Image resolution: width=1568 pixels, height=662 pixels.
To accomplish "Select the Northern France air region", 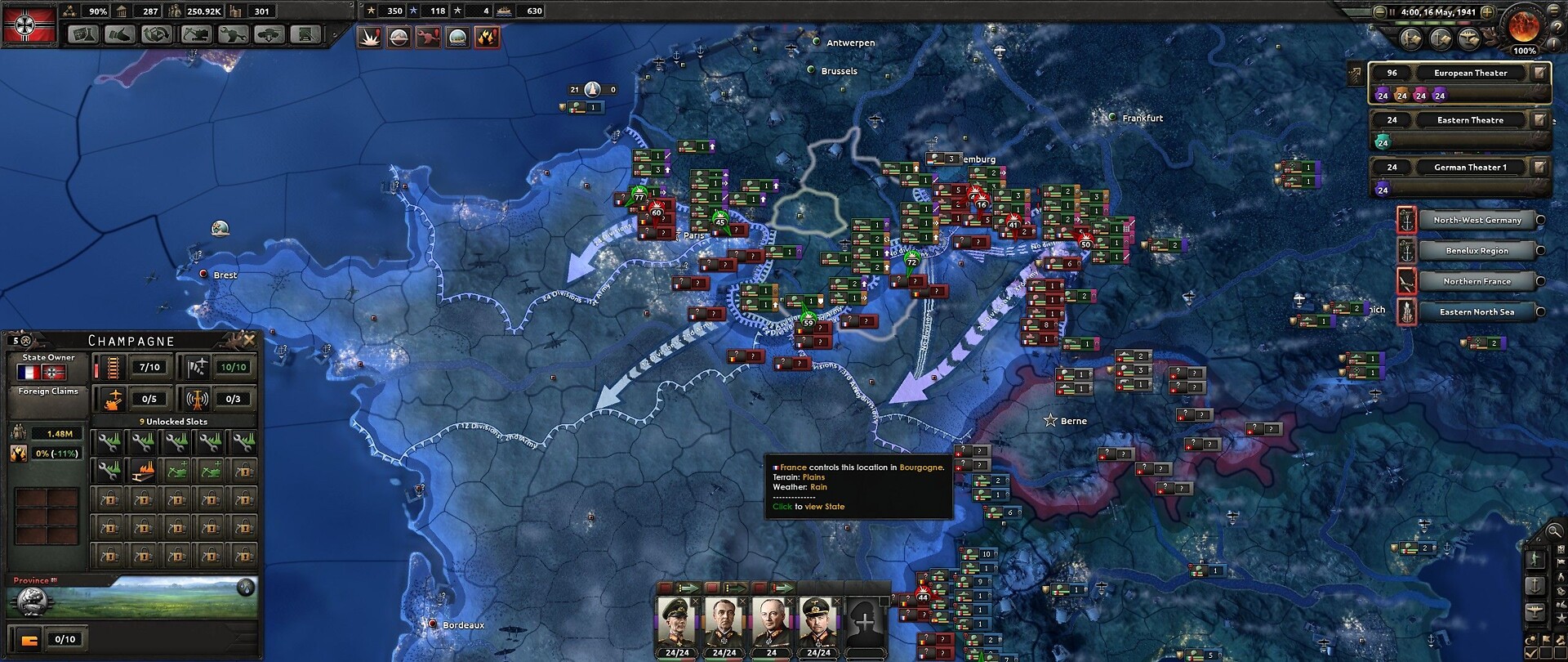I will tap(1477, 281).
